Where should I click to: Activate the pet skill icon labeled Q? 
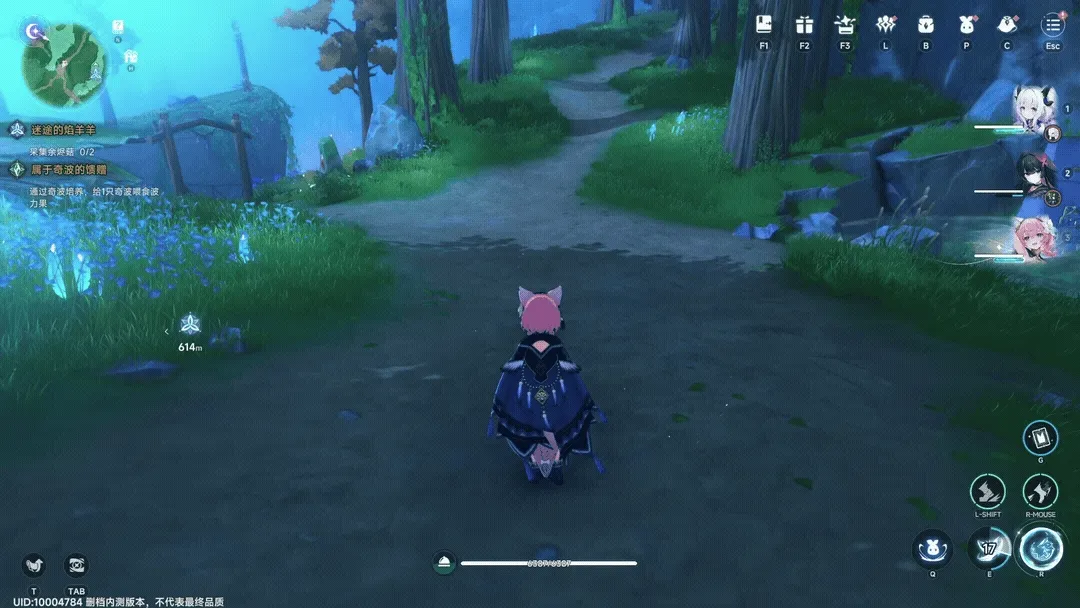pyautogui.click(x=932, y=548)
